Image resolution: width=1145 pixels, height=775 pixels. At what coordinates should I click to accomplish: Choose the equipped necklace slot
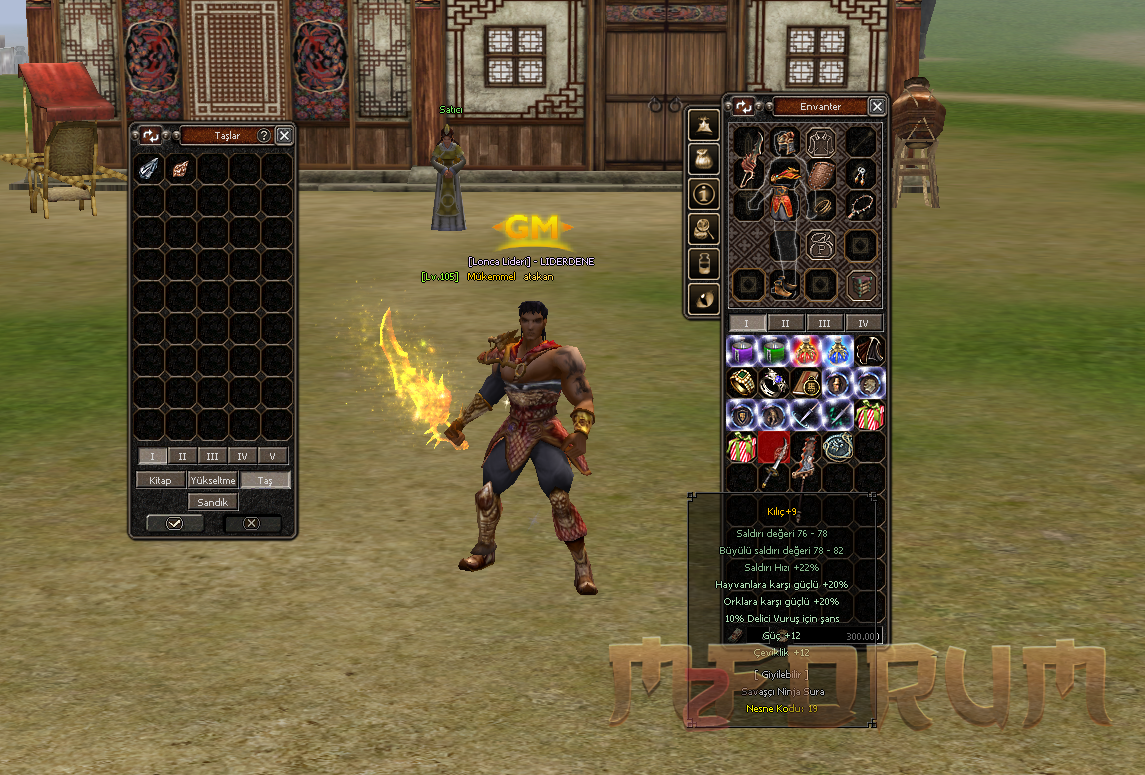tap(861, 207)
